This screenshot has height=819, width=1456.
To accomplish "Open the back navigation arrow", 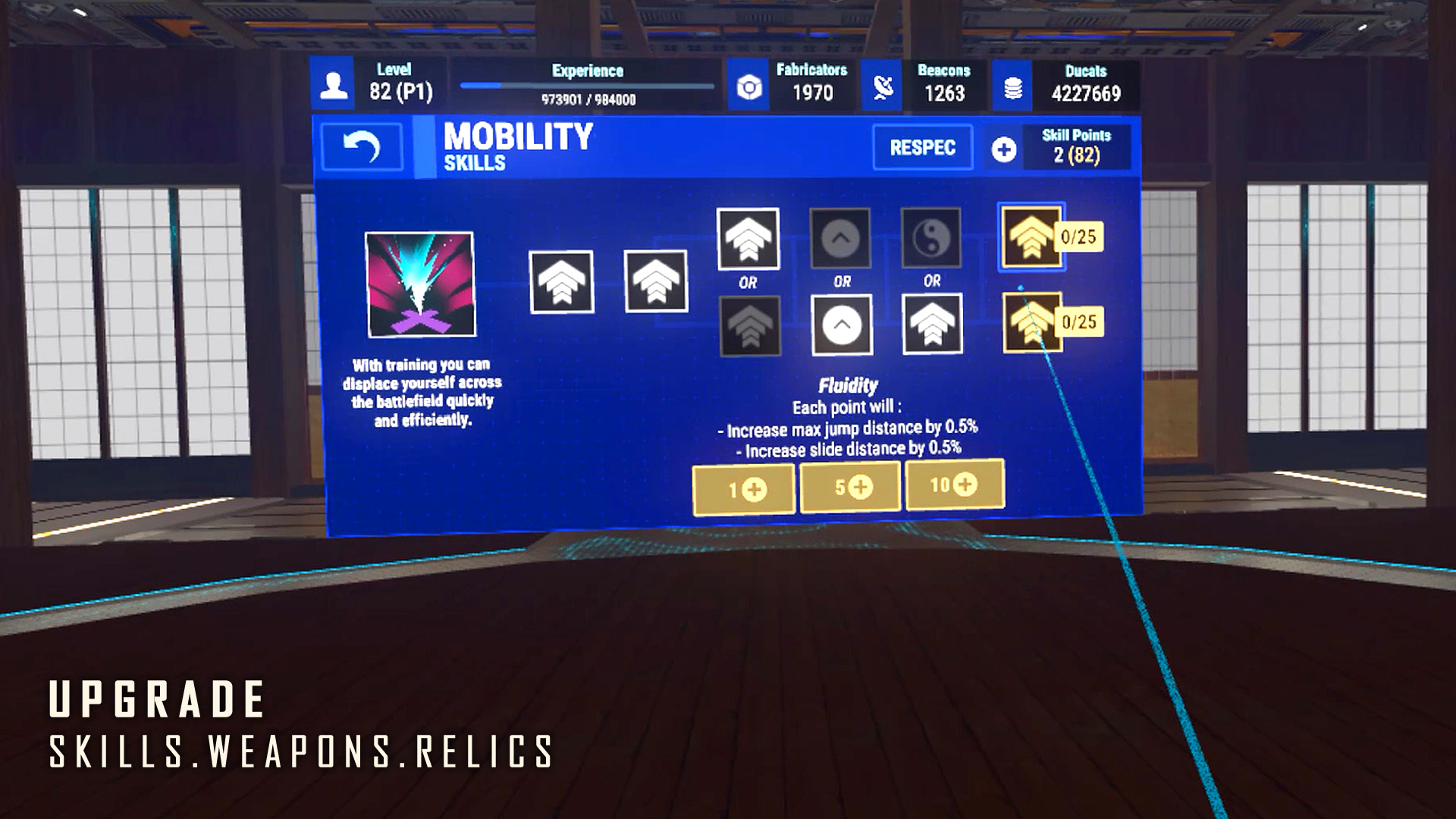I will point(362,146).
